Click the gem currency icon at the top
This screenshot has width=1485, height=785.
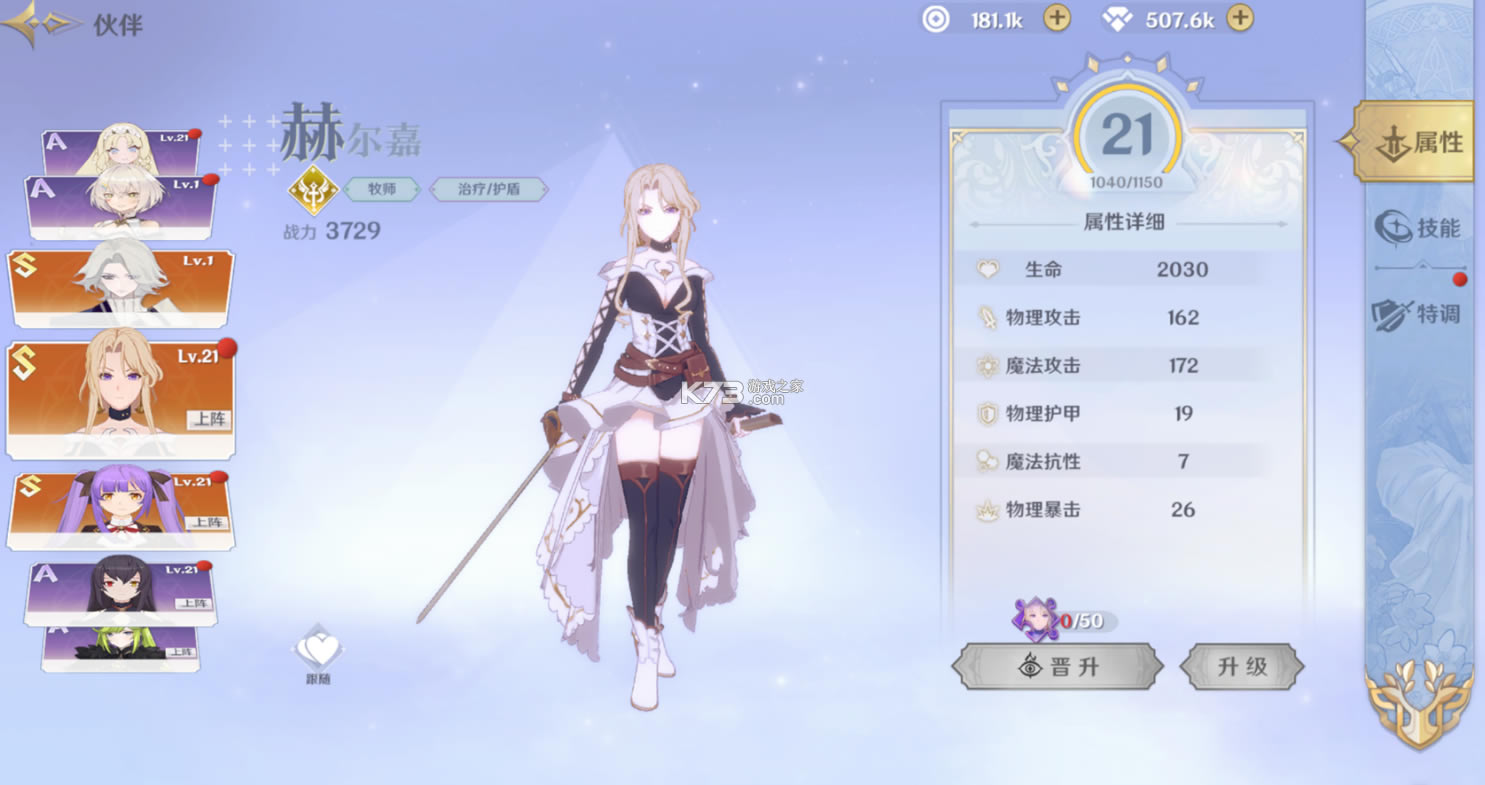click(x=1115, y=17)
